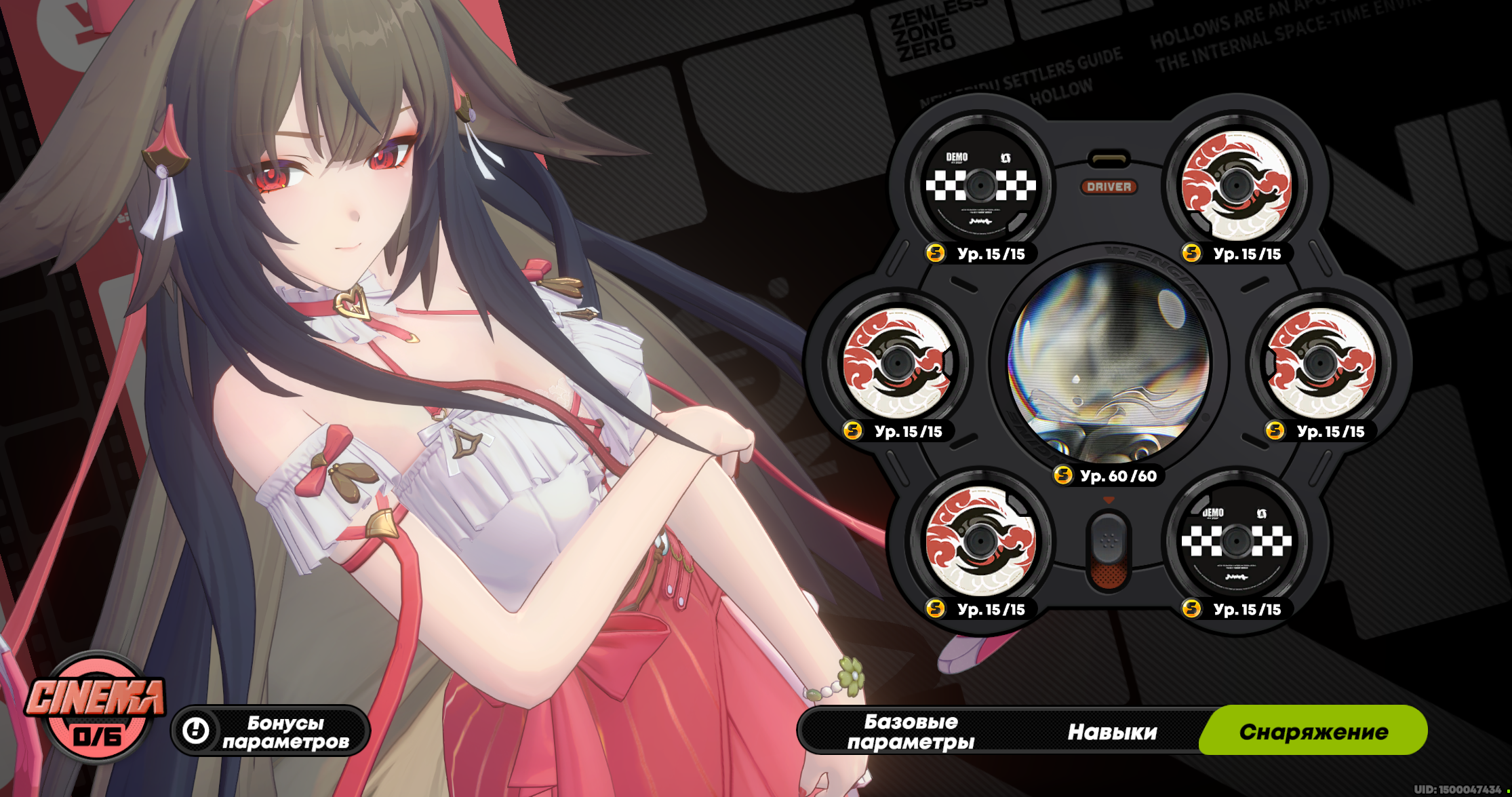Show Бонусы параметров stat bonuses
Viewport: 1512px width, 797px height.
tap(271, 731)
